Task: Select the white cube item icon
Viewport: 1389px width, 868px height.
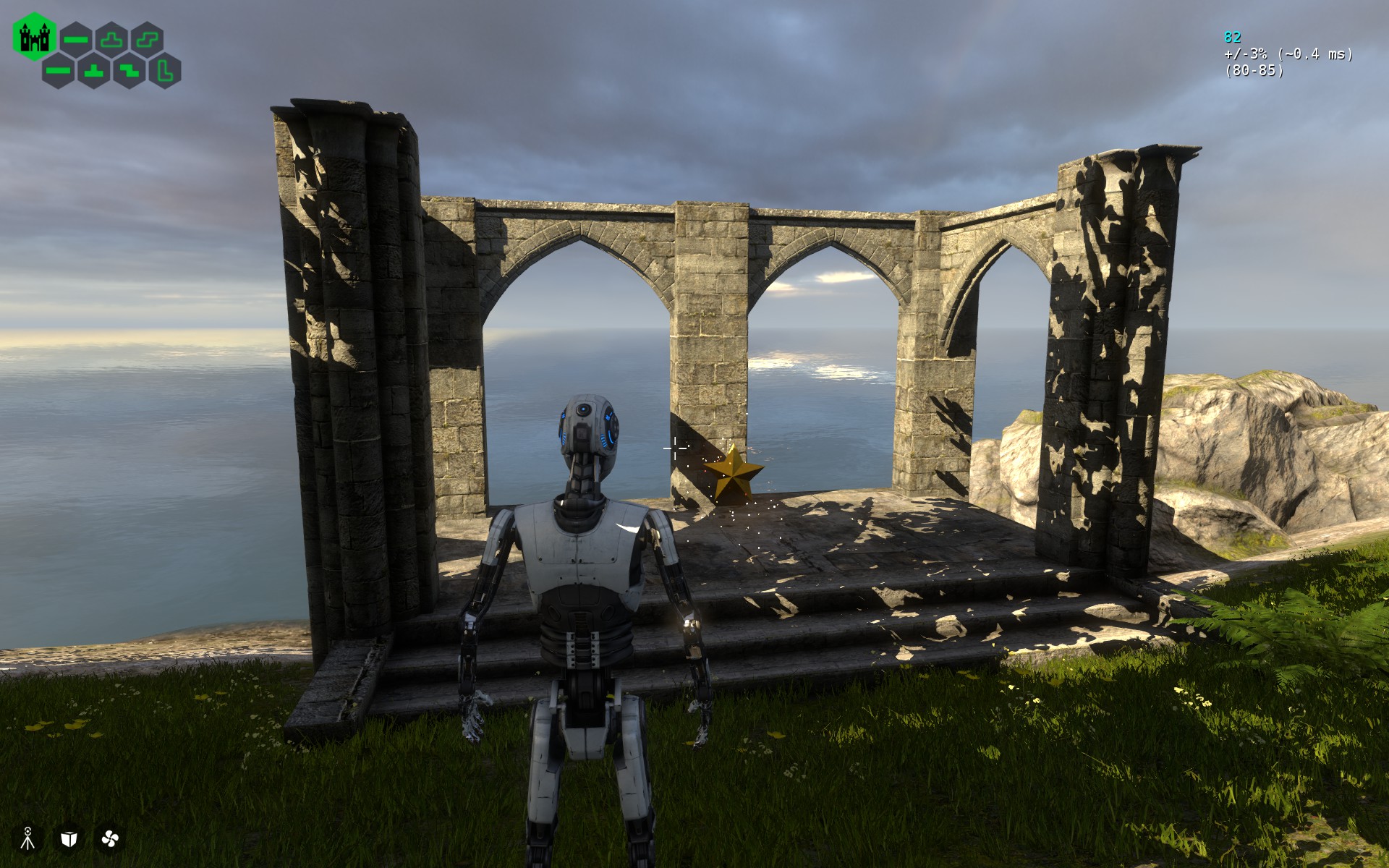Action: [69, 838]
